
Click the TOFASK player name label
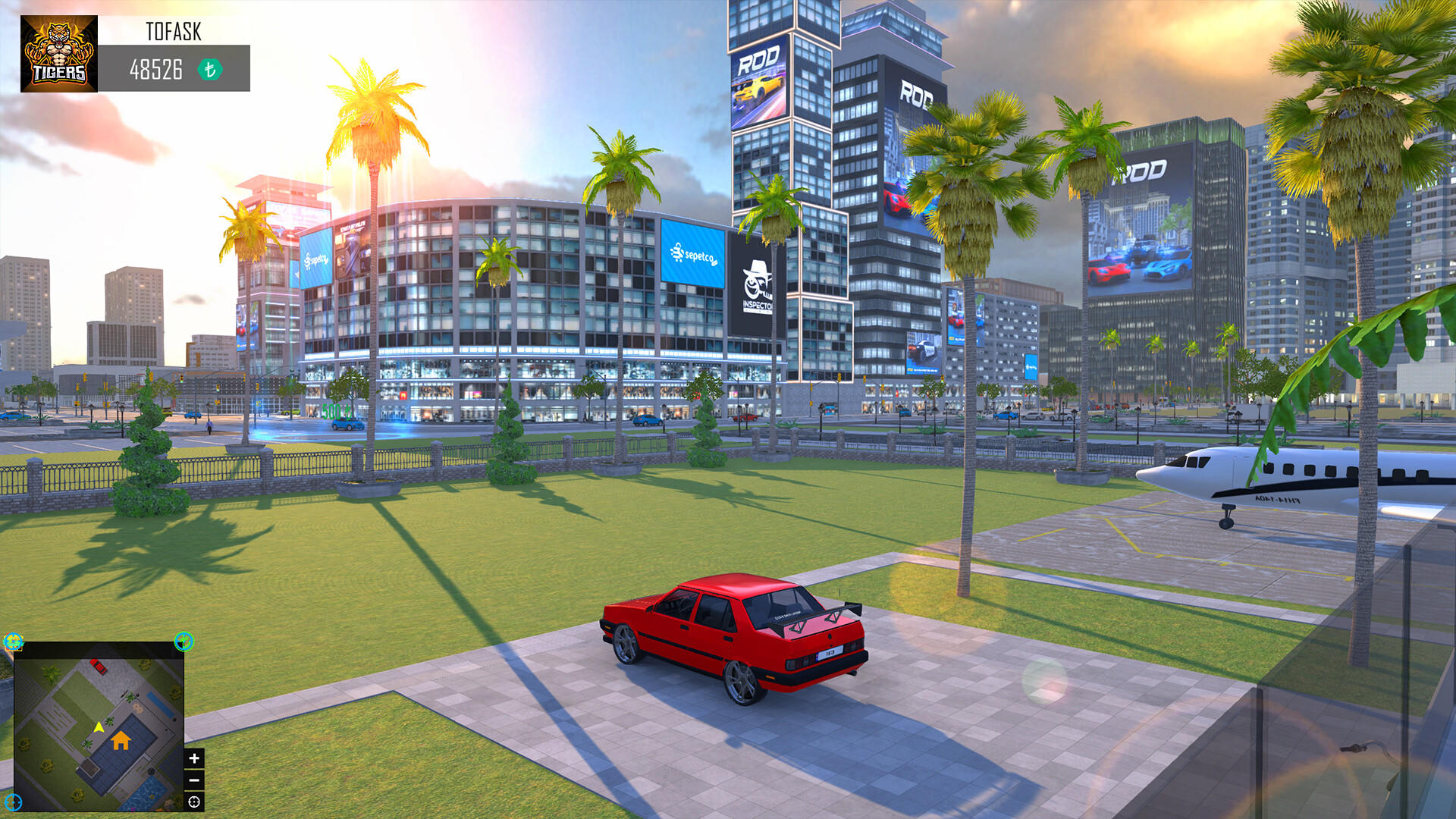coord(173,32)
